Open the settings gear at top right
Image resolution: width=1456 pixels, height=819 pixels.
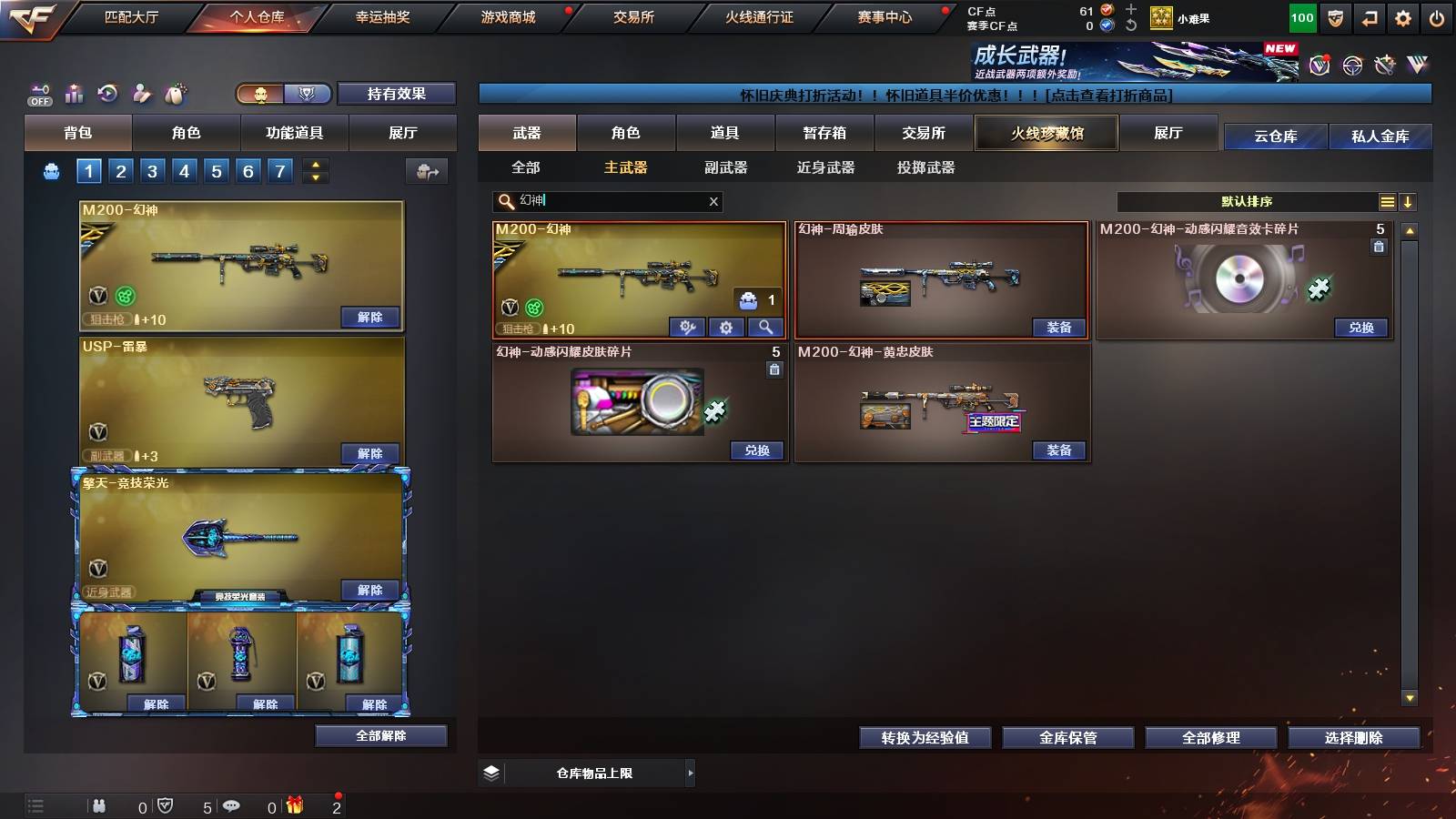coord(1404,16)
